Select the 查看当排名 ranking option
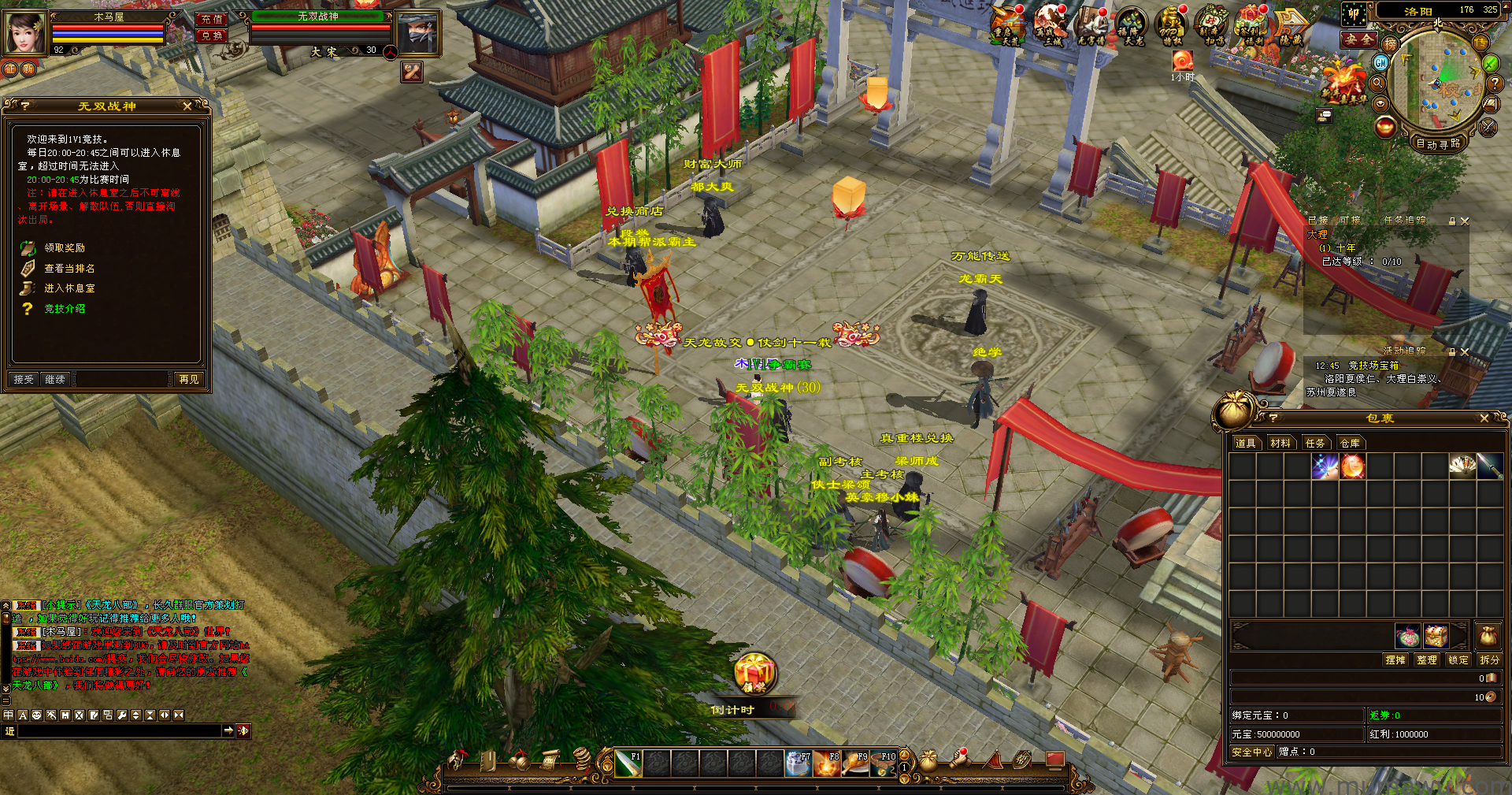 (69, 269)
